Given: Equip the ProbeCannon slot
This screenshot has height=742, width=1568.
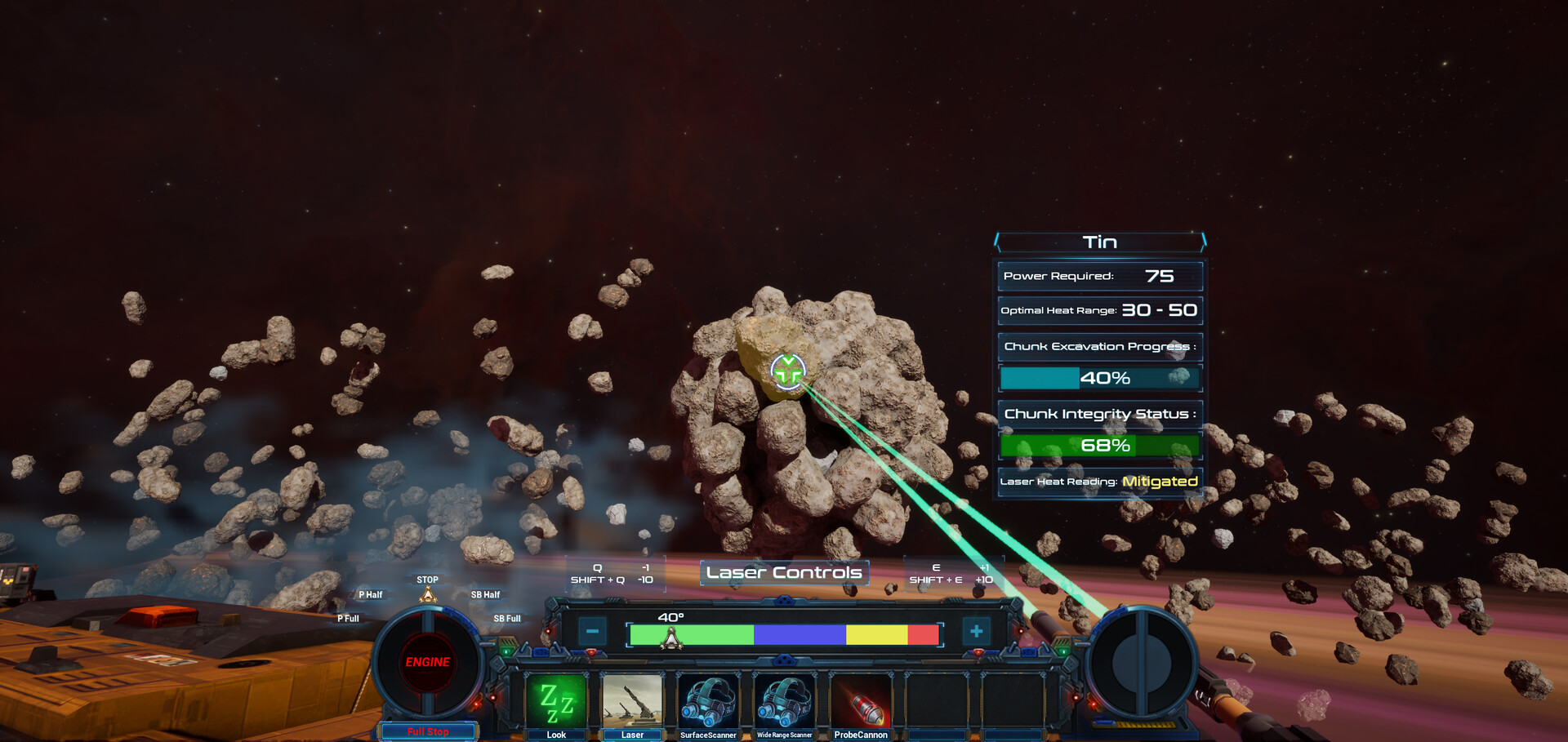Looking at the screenshot, I should click(861, 702).
